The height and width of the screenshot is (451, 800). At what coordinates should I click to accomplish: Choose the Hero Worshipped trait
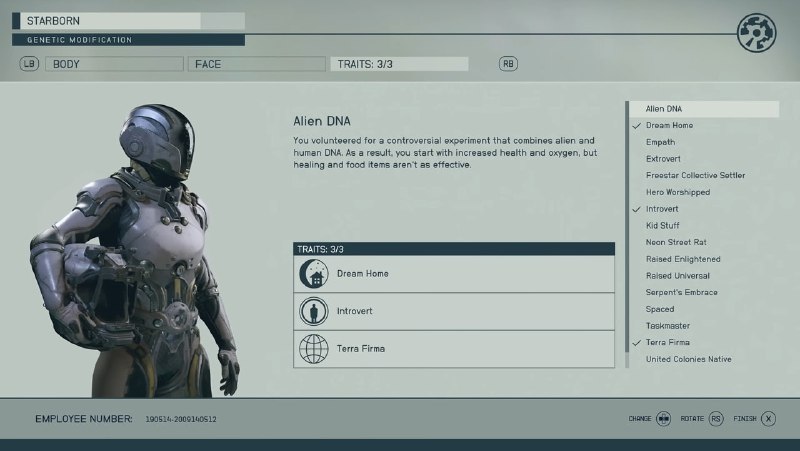pyautogui.click(x=677, y=192)
